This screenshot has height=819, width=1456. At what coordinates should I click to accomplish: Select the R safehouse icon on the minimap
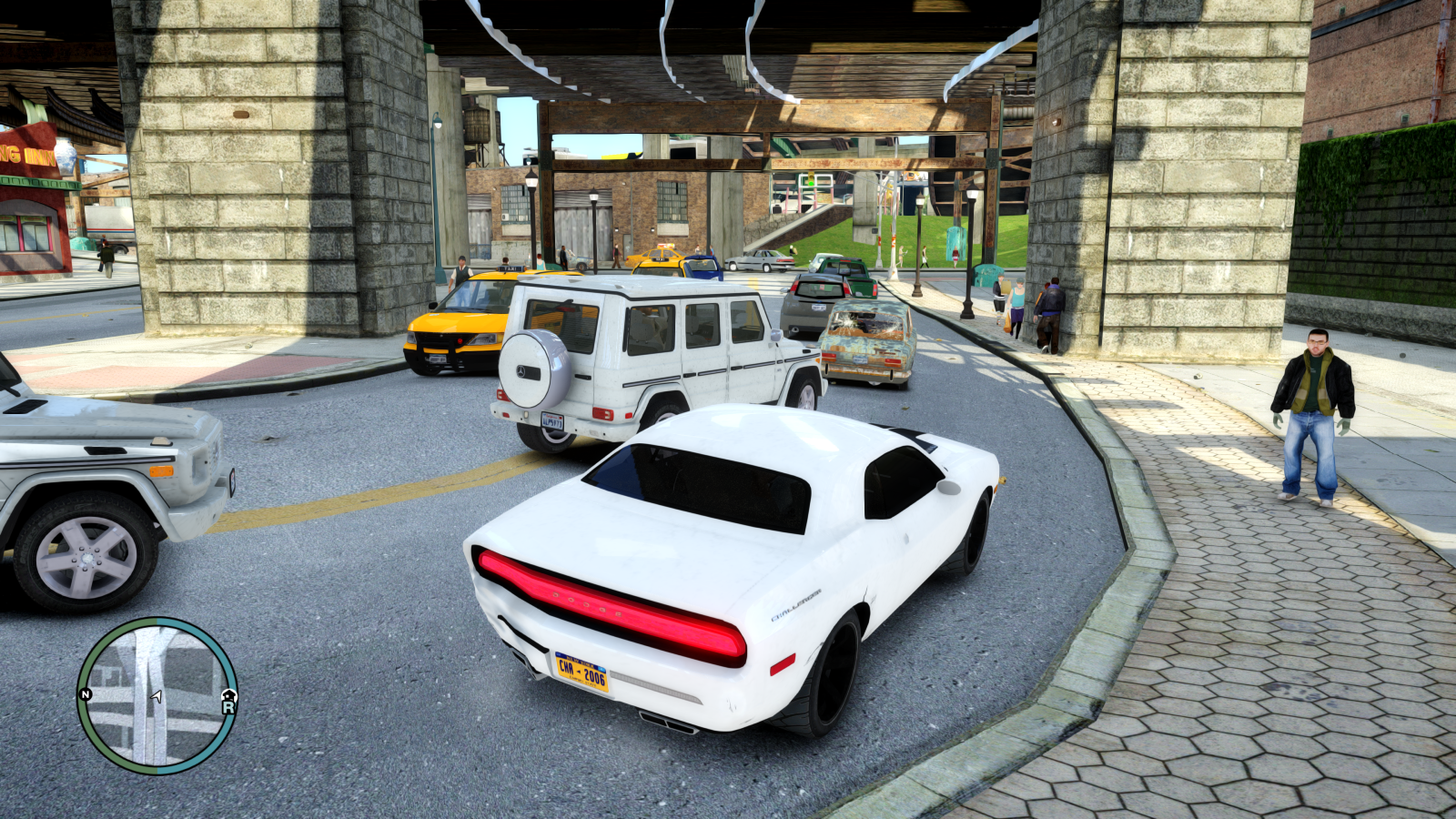tap(227, 704)
